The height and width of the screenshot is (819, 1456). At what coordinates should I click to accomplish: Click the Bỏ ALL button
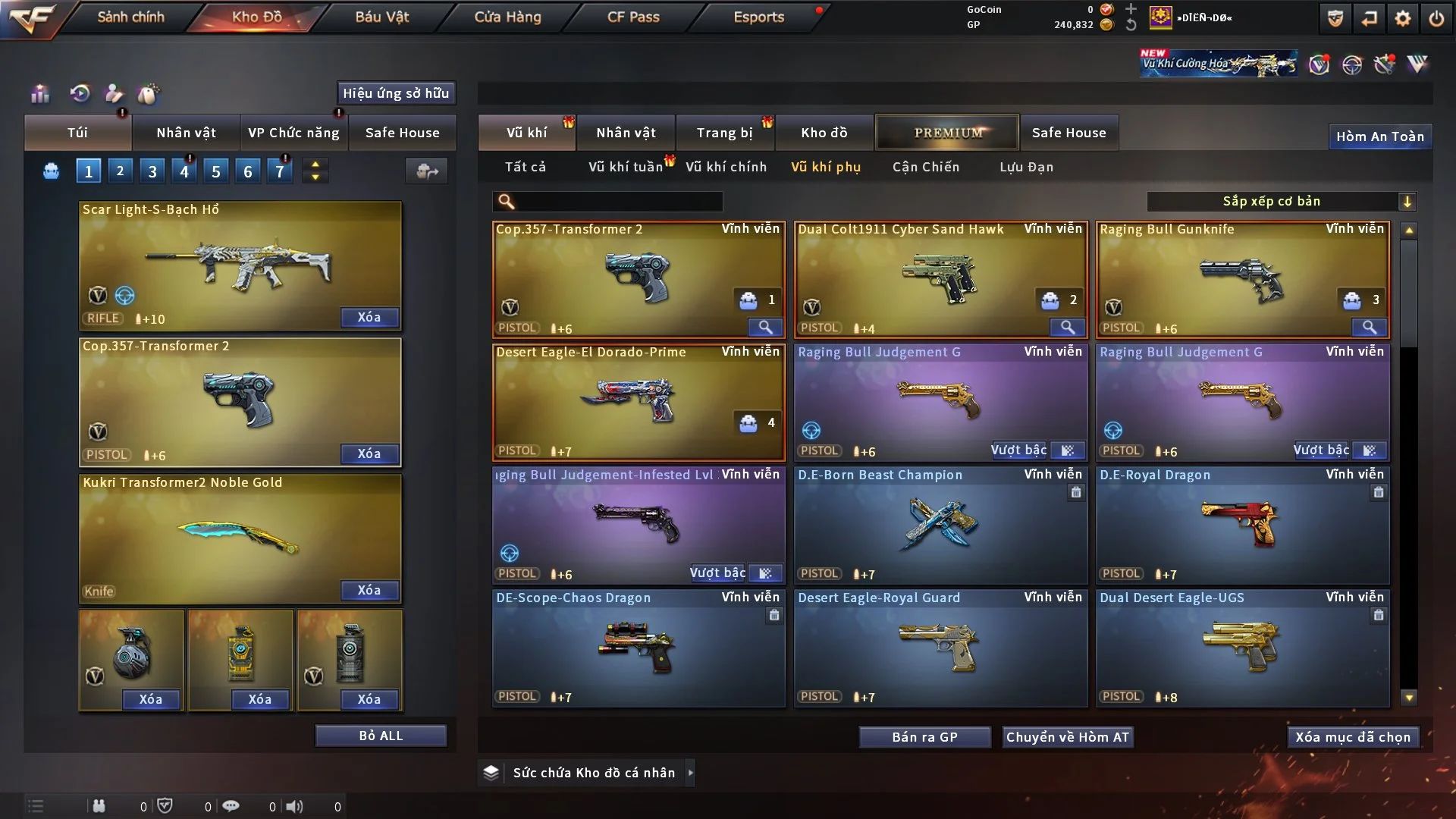[x=381, y=736]
